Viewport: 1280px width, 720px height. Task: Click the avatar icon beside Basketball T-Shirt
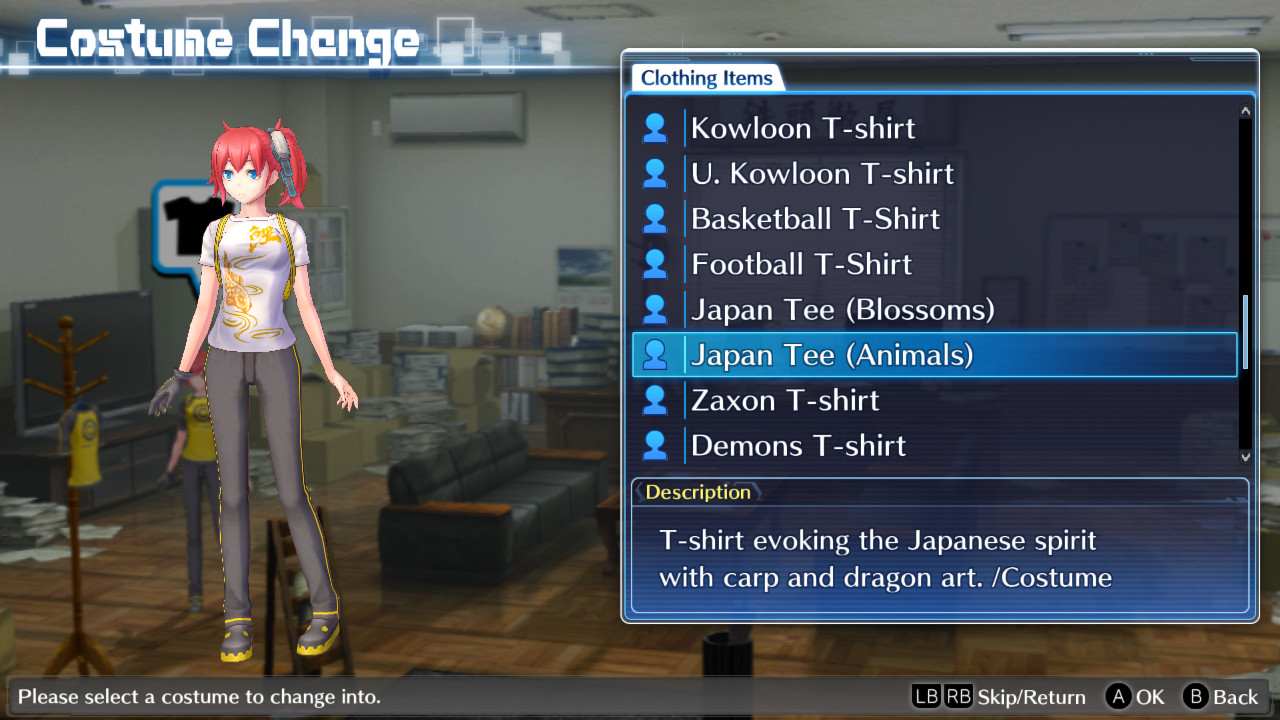click(656, 218)
